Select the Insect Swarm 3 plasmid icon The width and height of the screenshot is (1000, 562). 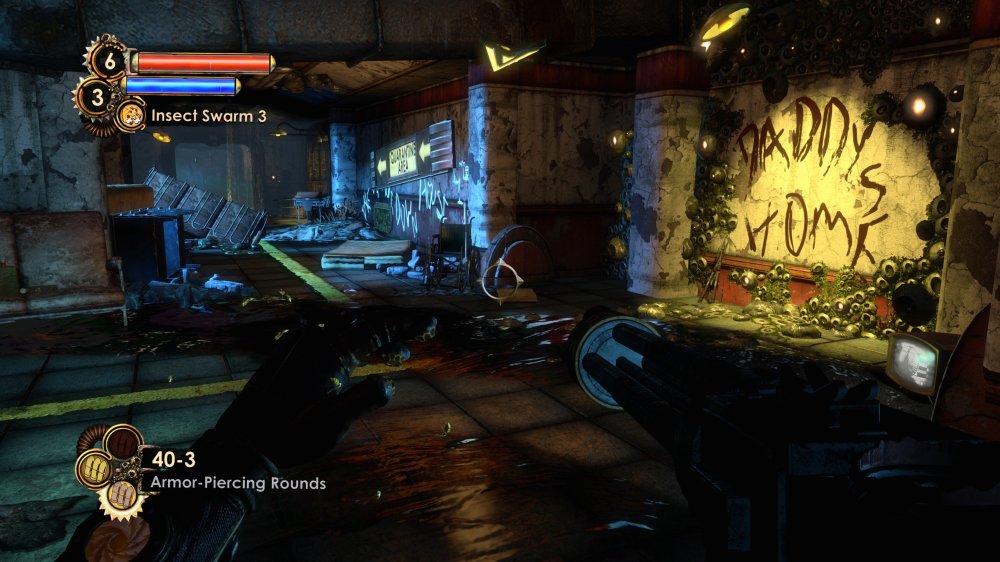coord(131,115)
